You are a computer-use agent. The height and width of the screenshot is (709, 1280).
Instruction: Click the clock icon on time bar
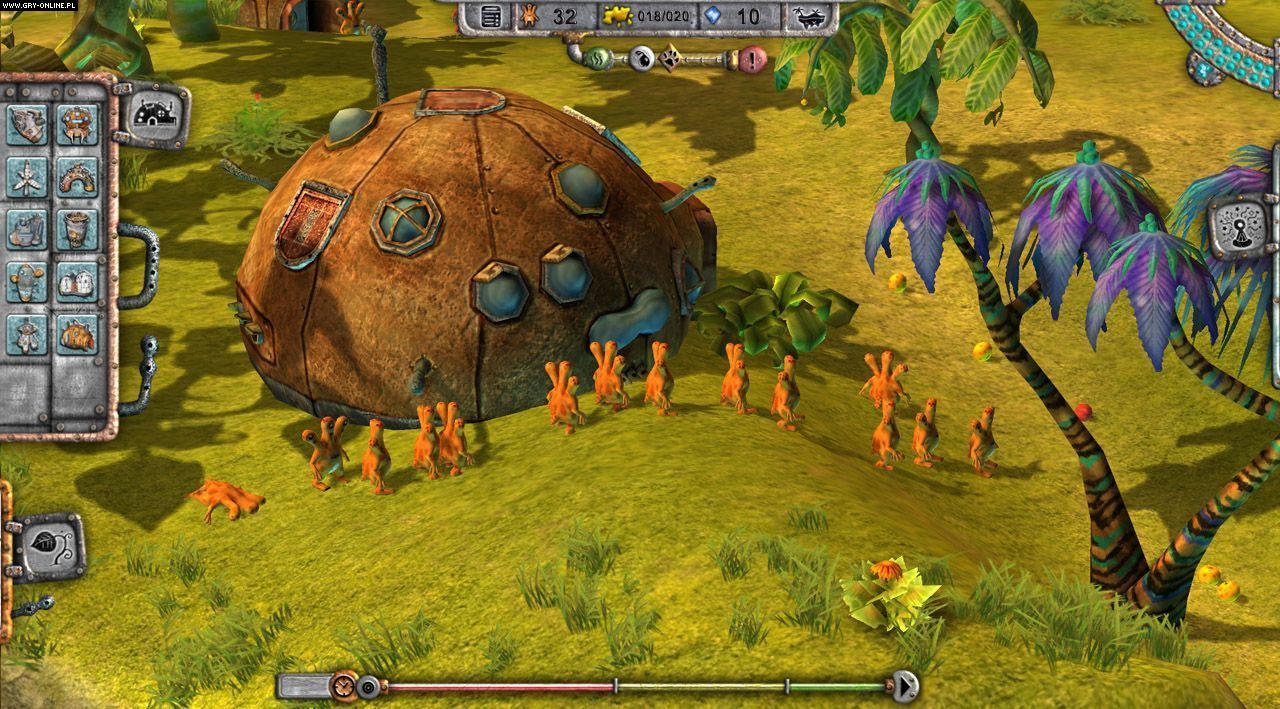(345, 686)
